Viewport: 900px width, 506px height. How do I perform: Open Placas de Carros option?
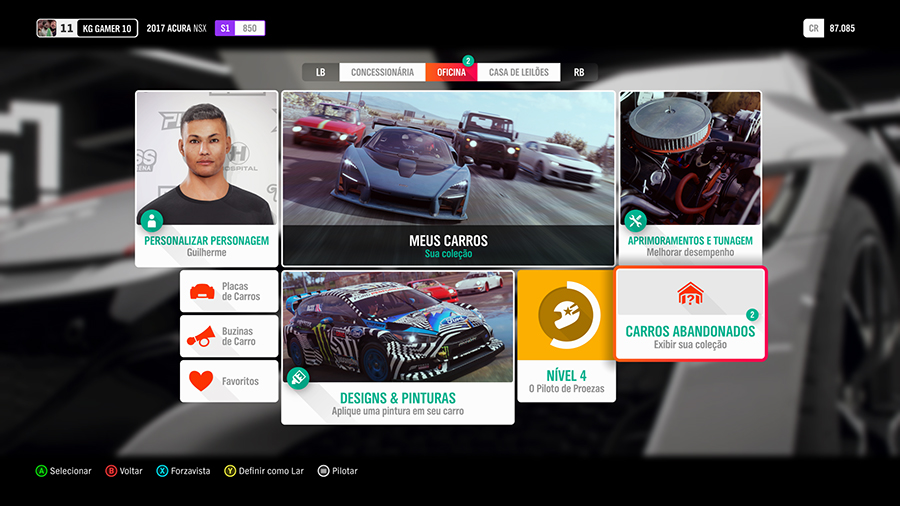[229, 291]
